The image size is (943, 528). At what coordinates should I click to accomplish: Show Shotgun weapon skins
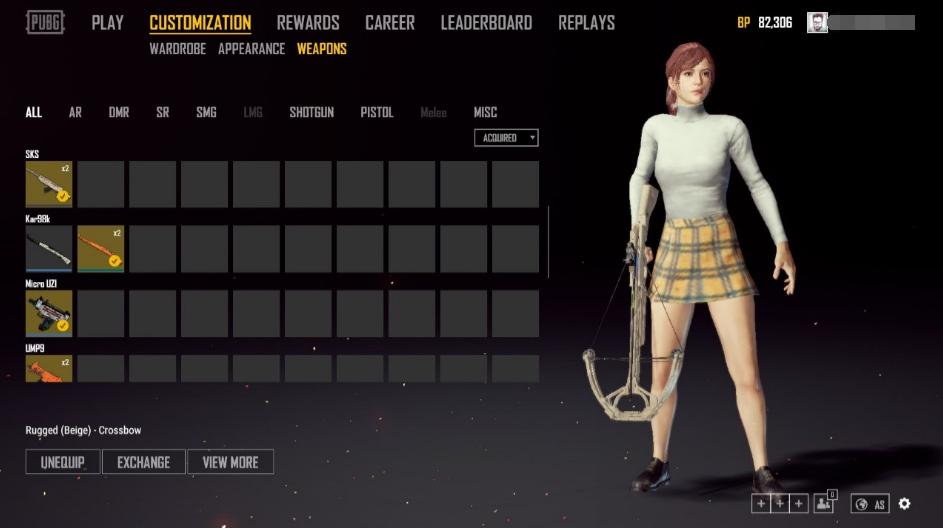(312, 112)
